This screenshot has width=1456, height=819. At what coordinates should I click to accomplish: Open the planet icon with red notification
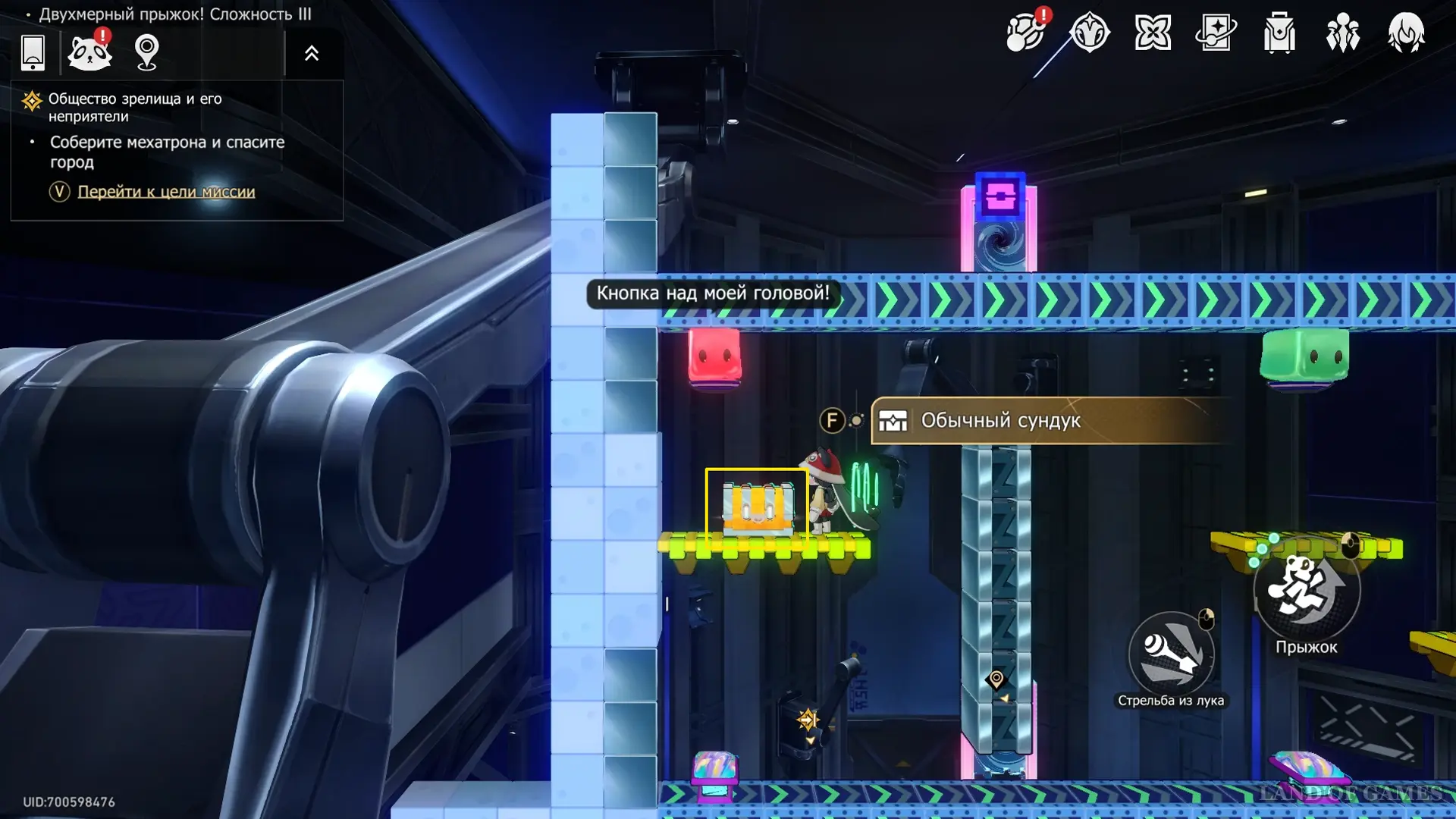click(x=1025, y=33)
